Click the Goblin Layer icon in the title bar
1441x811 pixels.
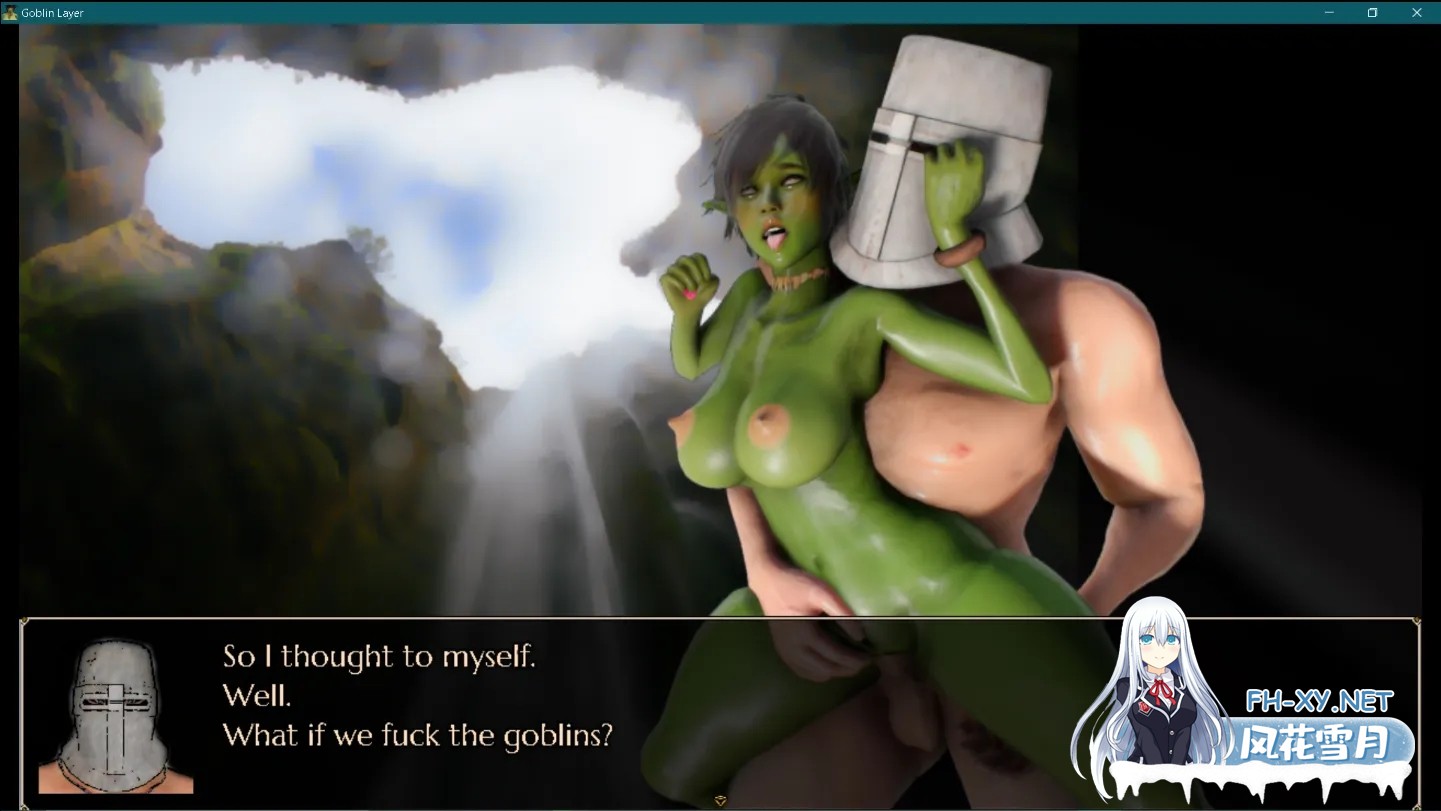pos(10,12)
